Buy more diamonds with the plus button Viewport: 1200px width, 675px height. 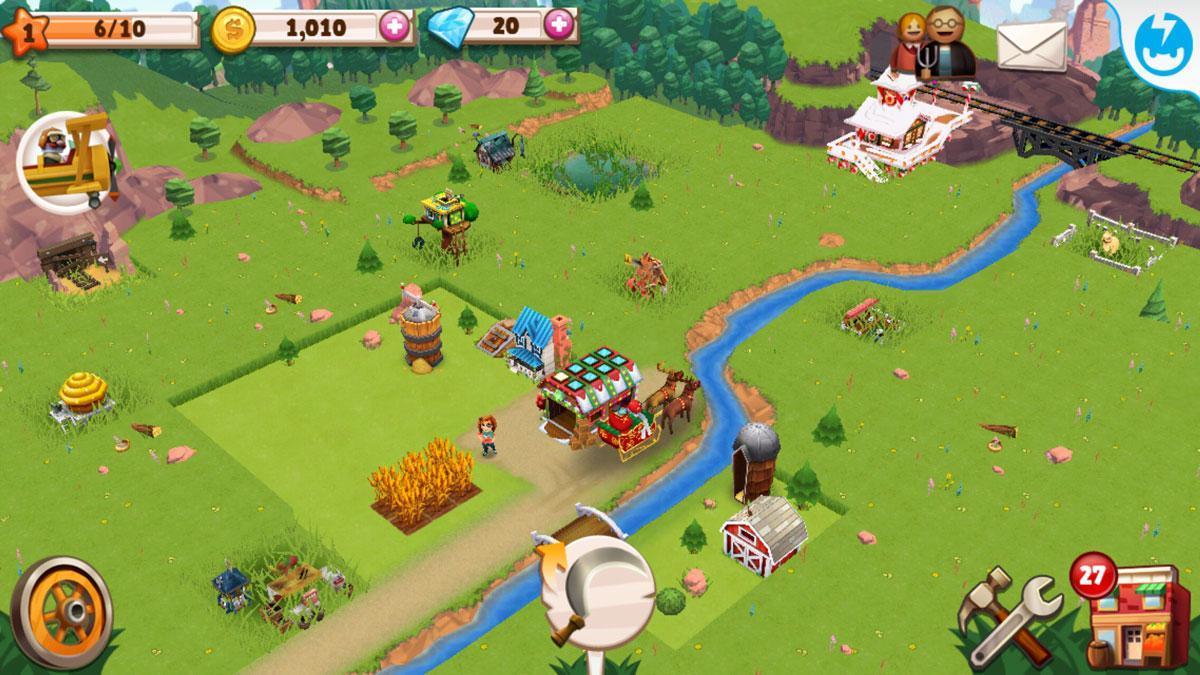click(x=561, y=24)
